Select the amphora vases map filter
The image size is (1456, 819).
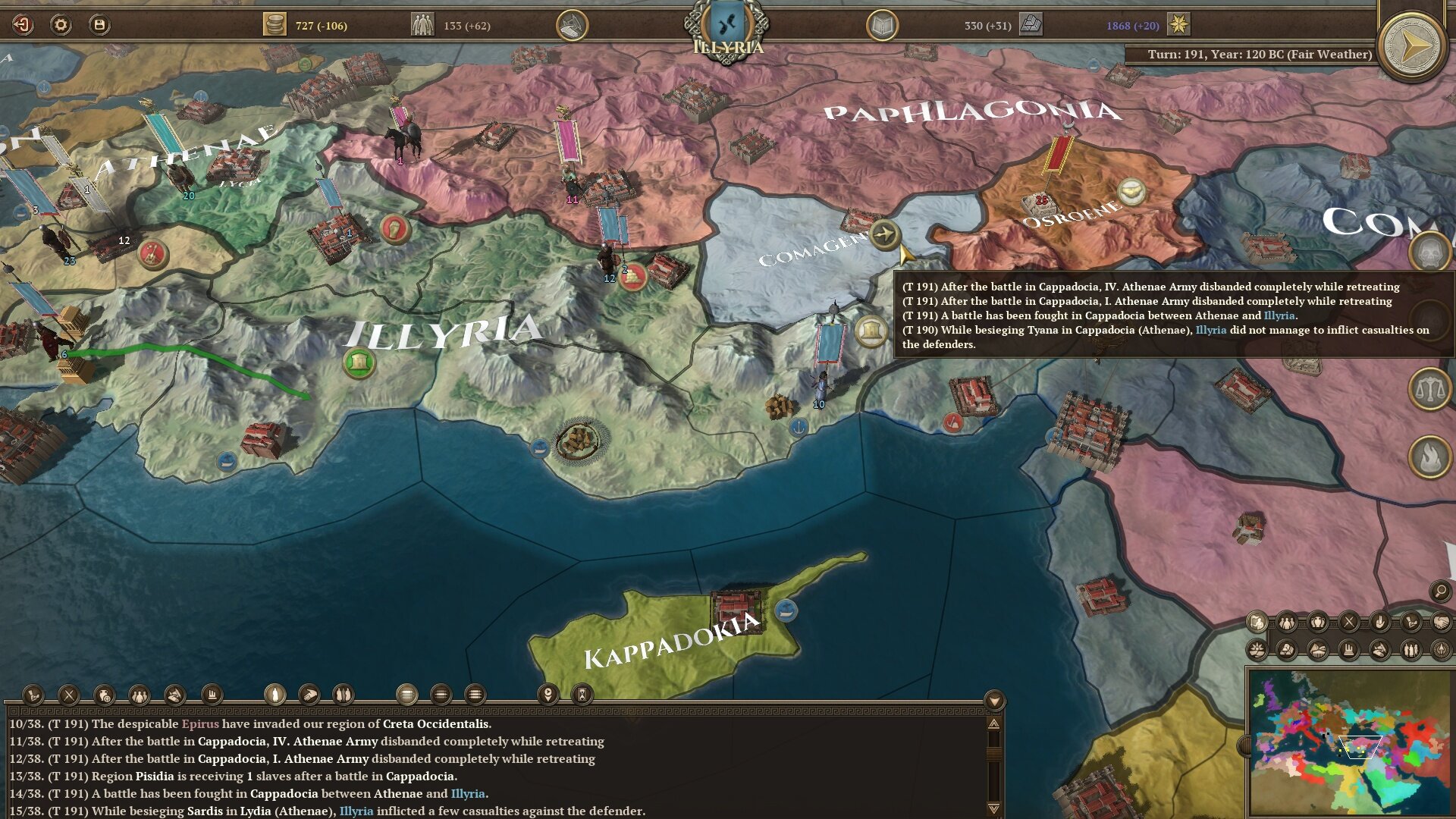[x=1318, y=623]
